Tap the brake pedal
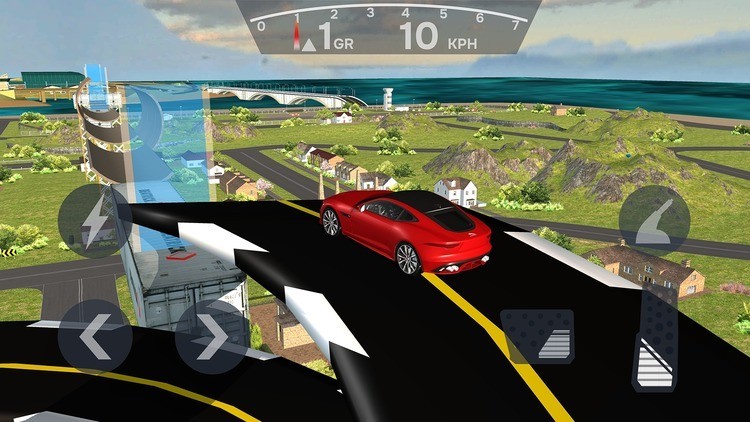Screen dimensions: 750x422 537,335
